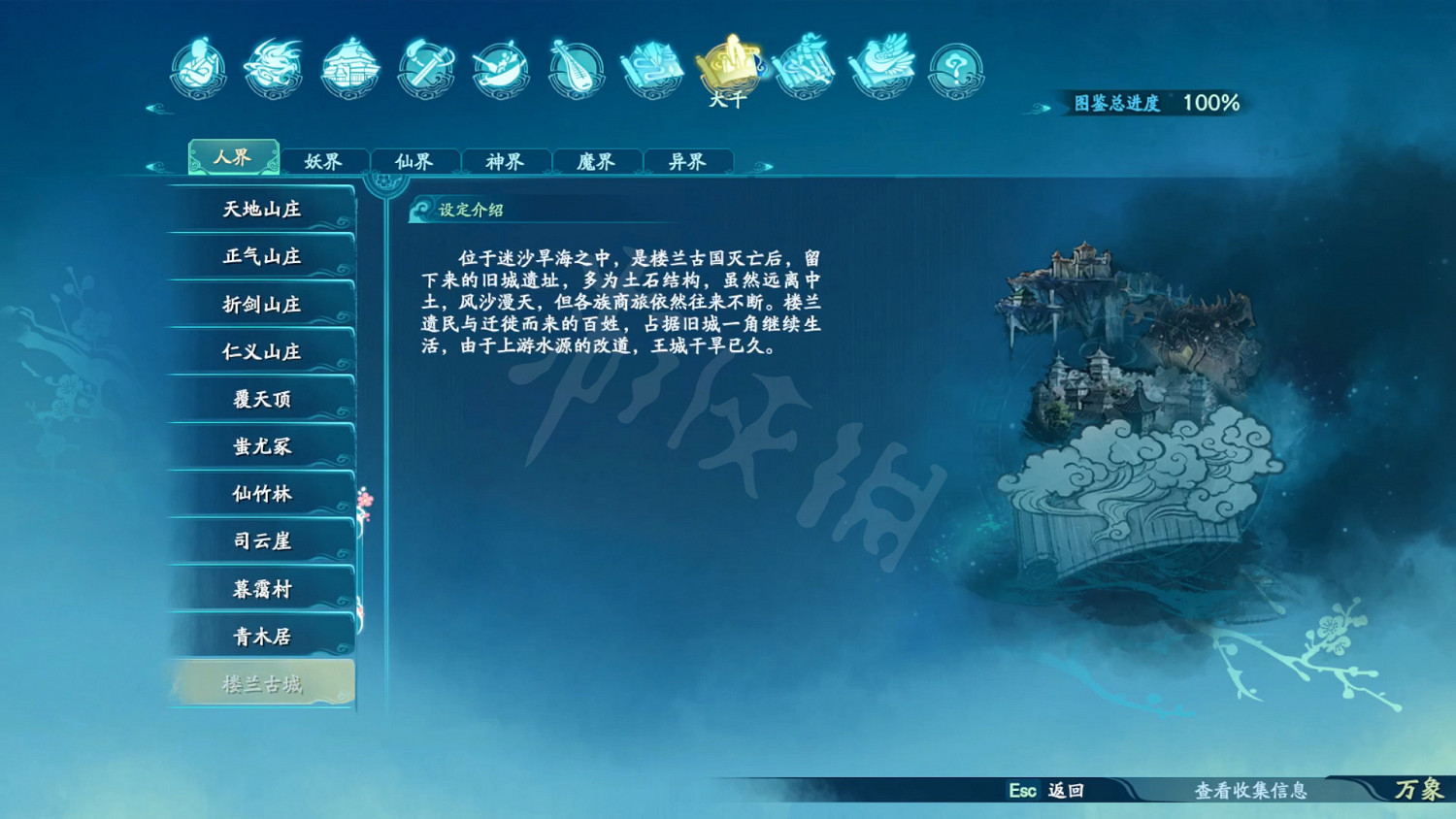Open the 魔界 tab
1456x819 pixels.
pyautogui.click(x=596, y=161)
